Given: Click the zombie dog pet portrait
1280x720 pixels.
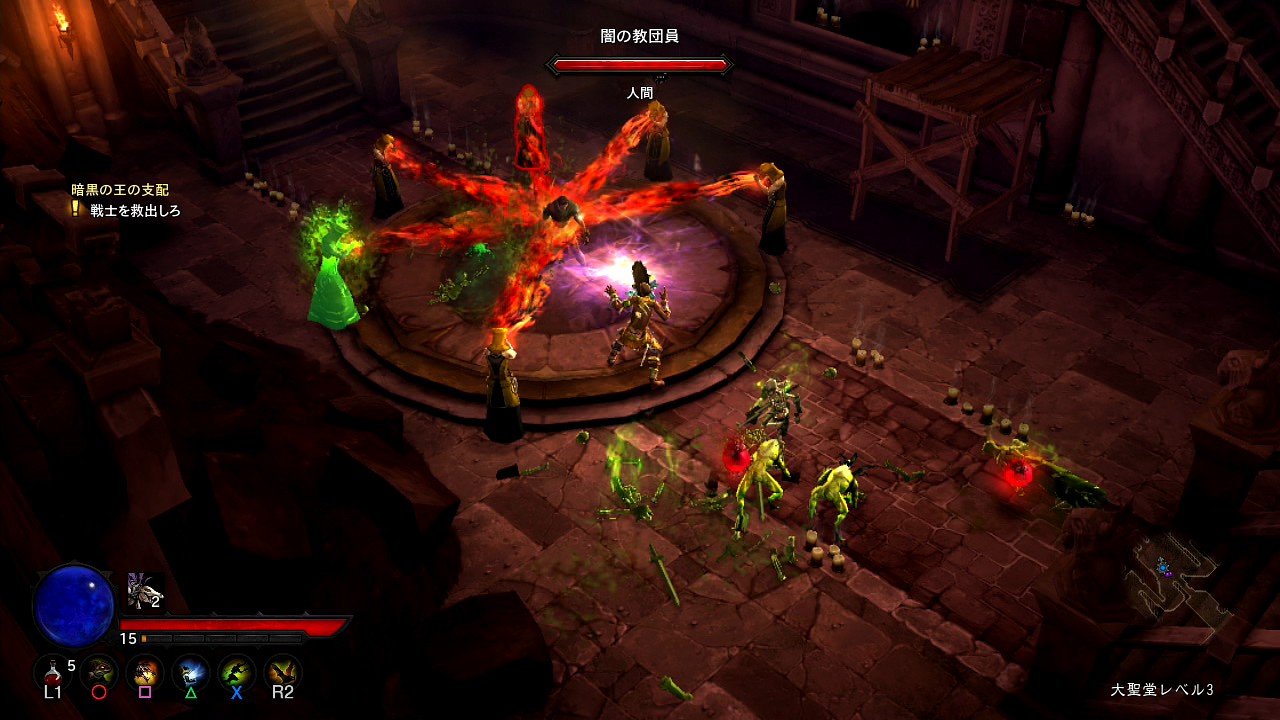Looking at the screenshot, I should 144,591.
